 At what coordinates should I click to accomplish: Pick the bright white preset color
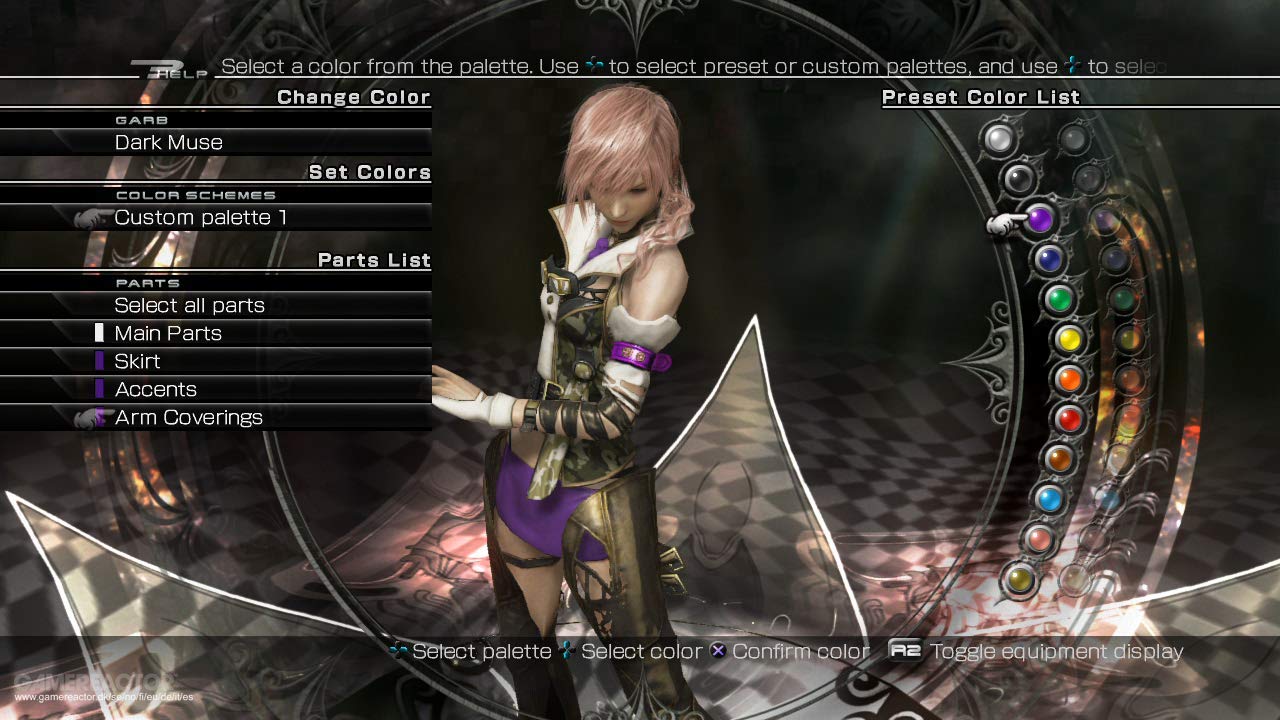(x=997, y=139)
